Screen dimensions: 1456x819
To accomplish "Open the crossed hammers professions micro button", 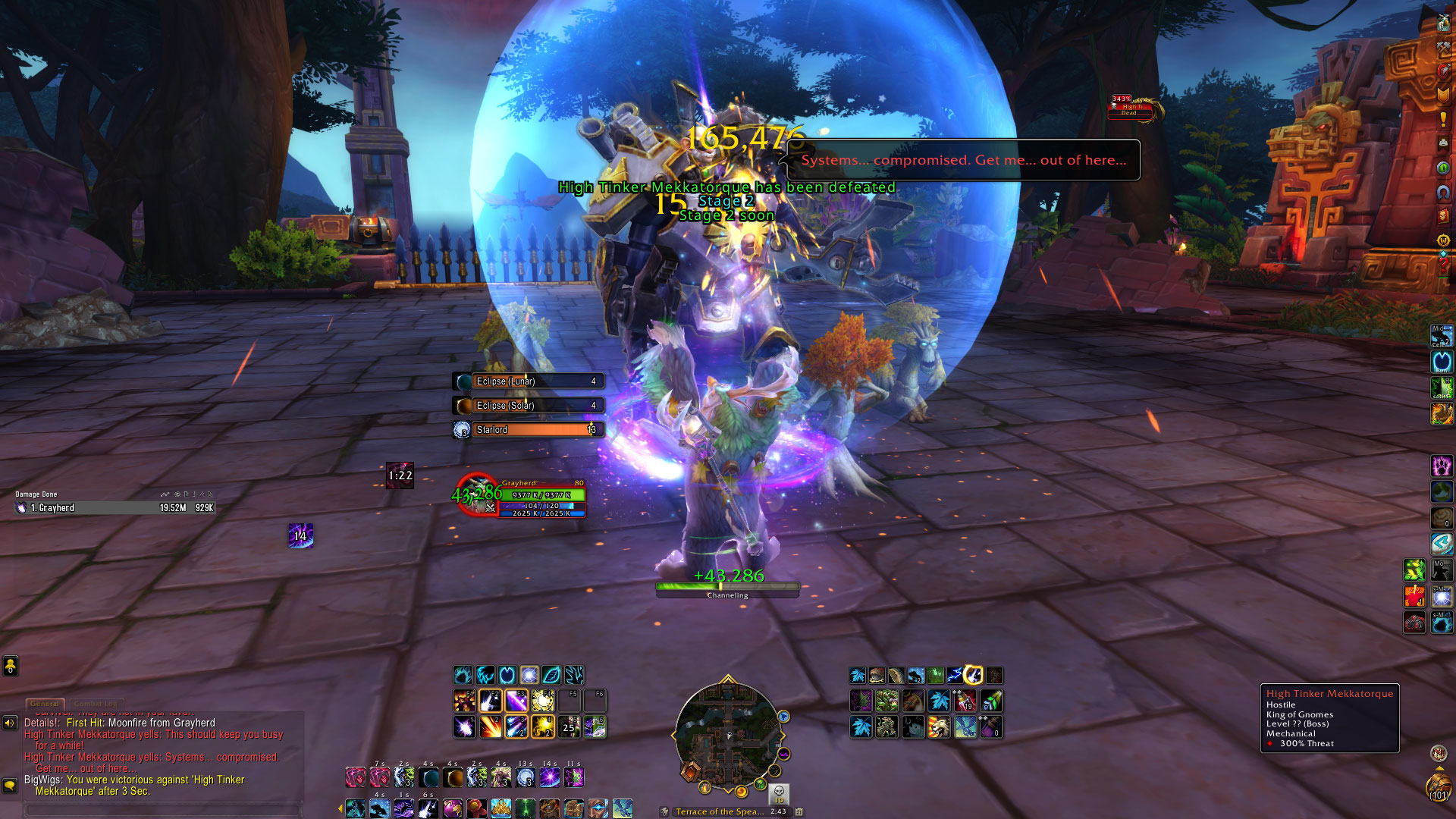I will 1443,47.
